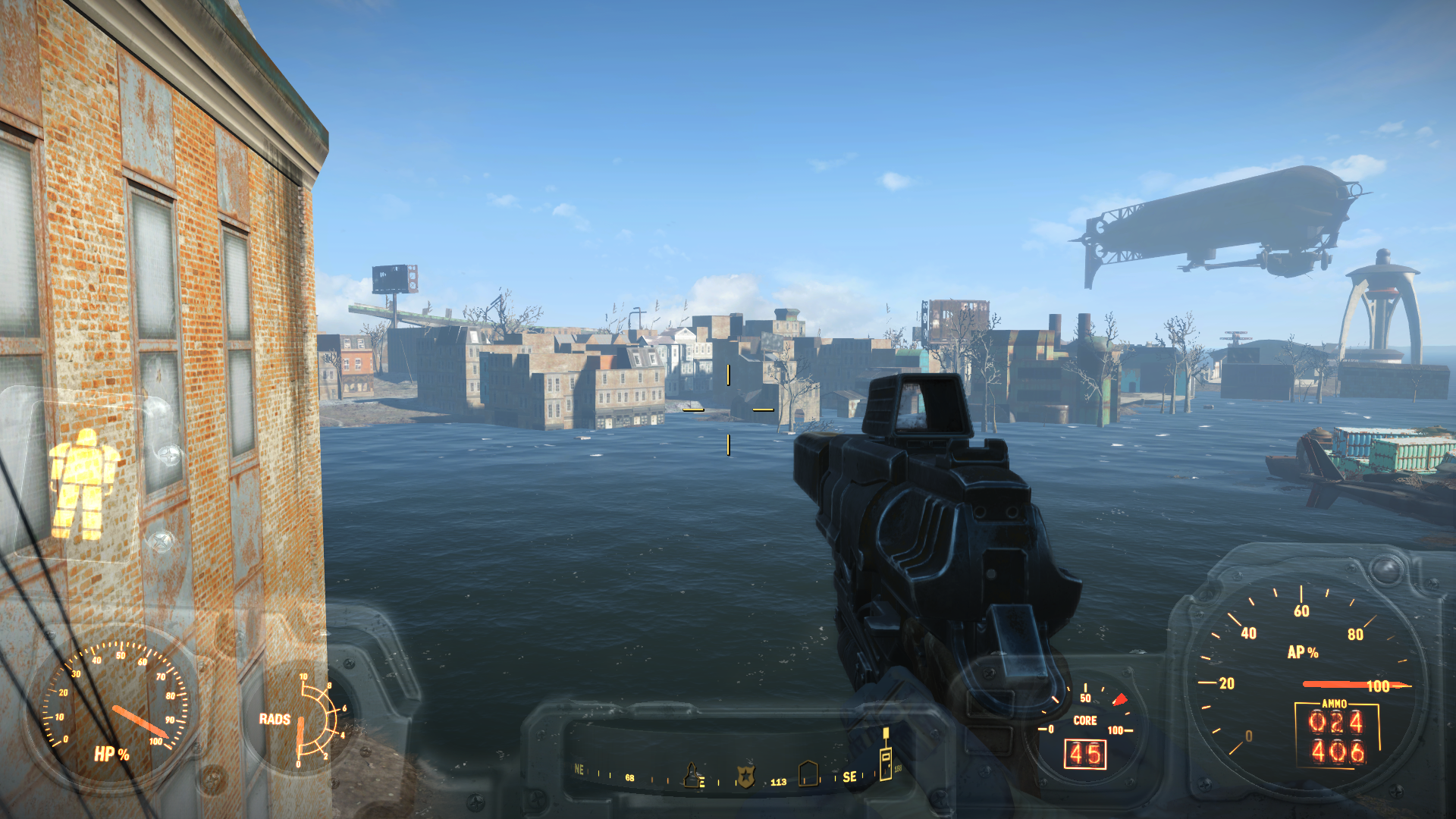1456x819 pixels.
Task: Click the church-shaped location marker on the compass
Action: (x=691, y=775)
